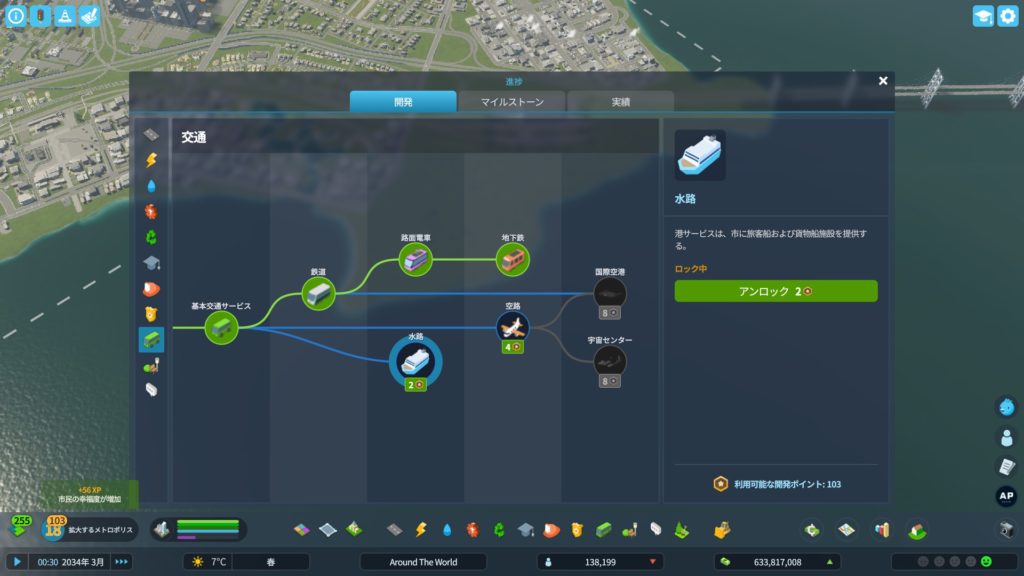This screenshot has height=576, width=1024.
Task: Open the settings gear menu
Action: coord(1006,16)
